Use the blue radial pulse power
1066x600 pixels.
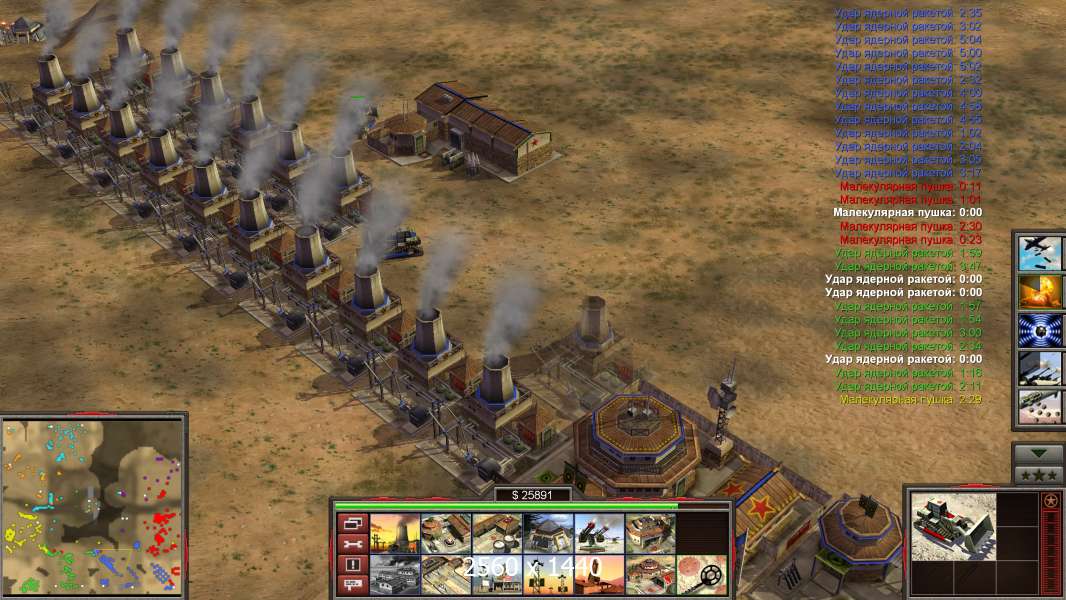1040,330
